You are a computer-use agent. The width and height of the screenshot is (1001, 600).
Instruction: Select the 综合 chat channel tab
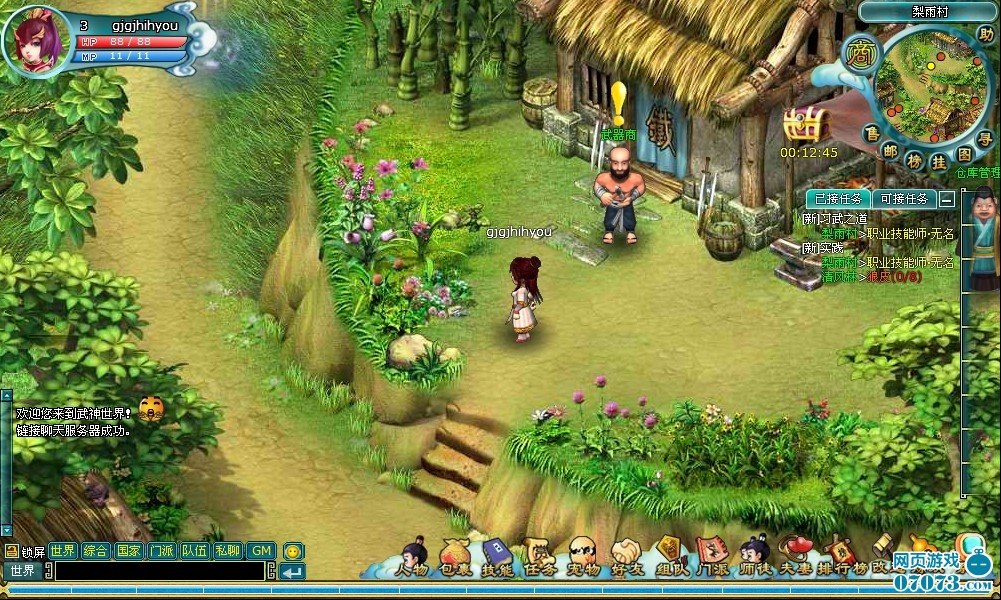[96, 551]
